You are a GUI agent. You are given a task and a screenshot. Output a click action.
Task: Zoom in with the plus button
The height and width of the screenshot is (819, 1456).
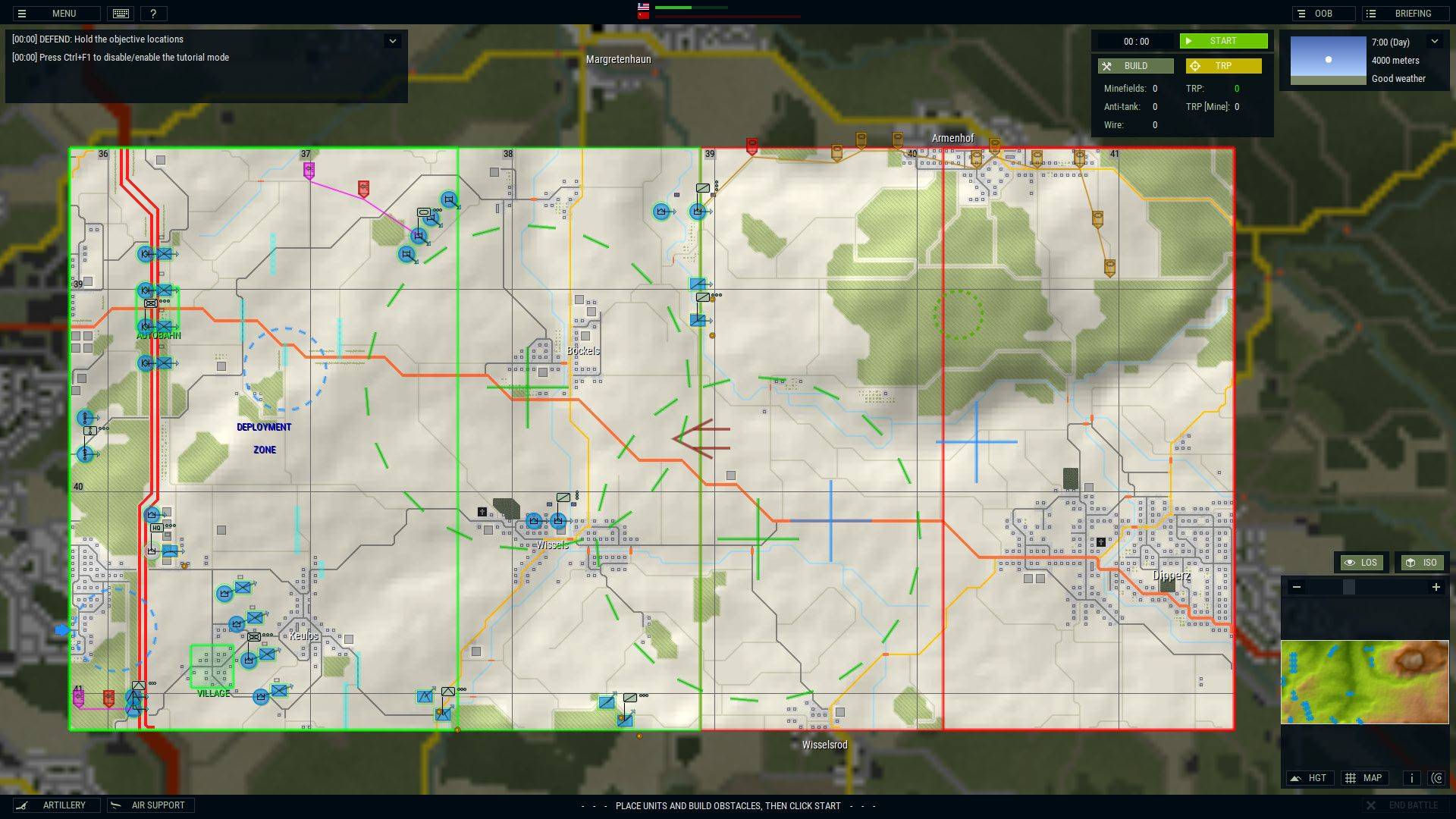tap(1436, 587)
